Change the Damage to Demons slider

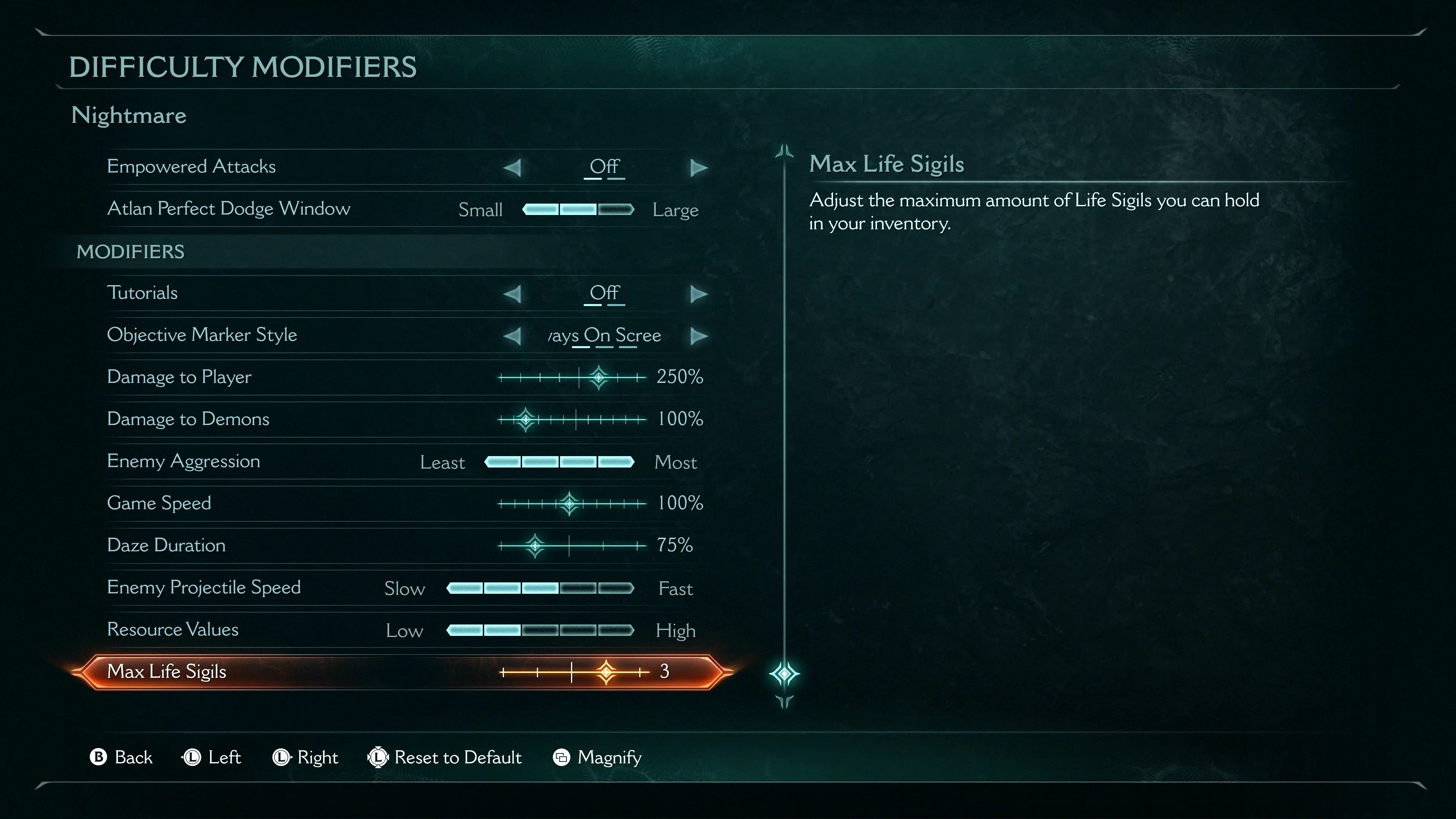[526, 419]
